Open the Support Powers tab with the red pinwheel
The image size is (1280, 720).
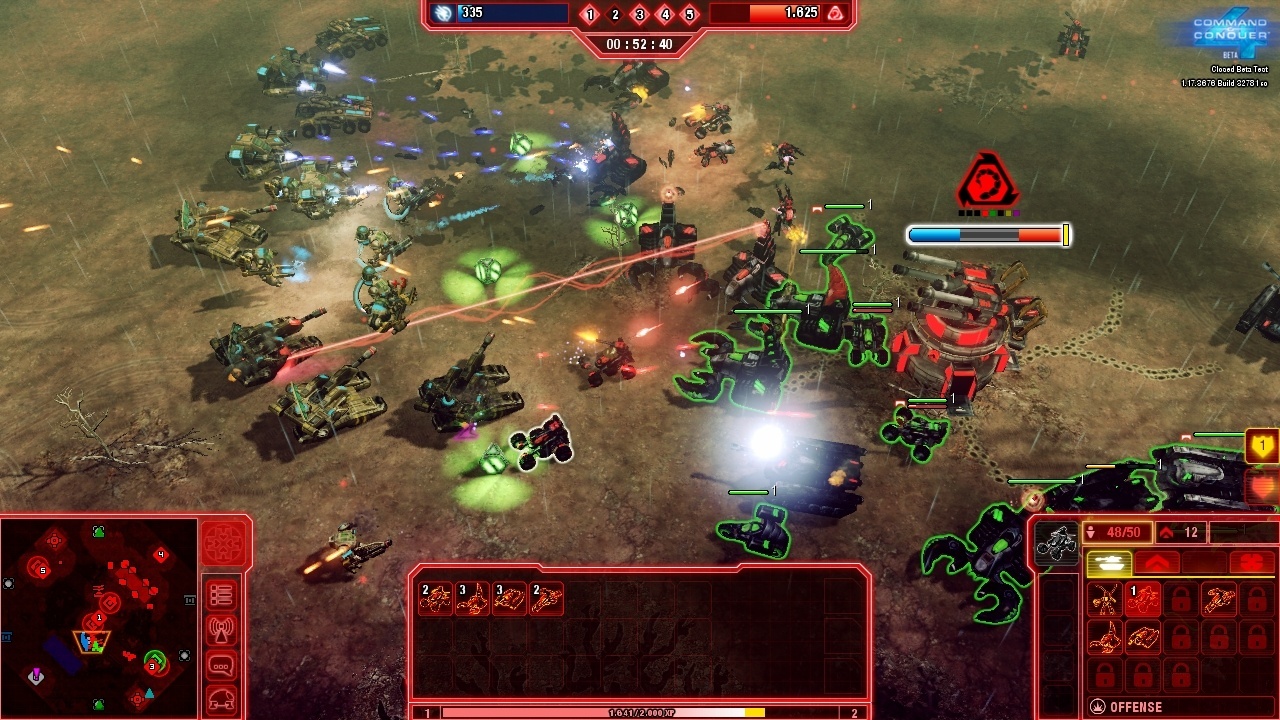coord(1252,562)
